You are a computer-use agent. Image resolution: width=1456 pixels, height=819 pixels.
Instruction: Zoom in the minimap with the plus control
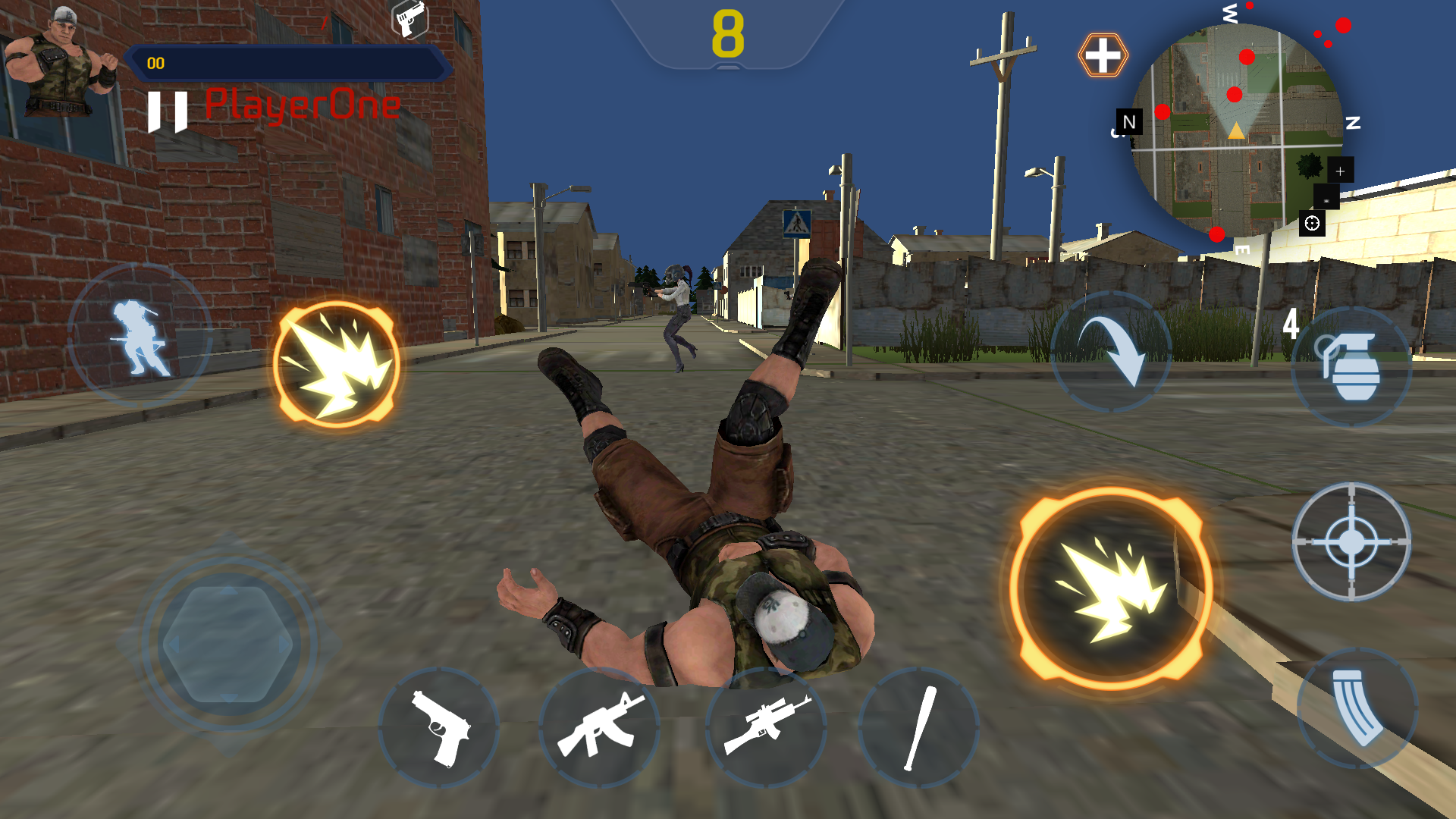pyautogui.click(x=1339, y=171)
